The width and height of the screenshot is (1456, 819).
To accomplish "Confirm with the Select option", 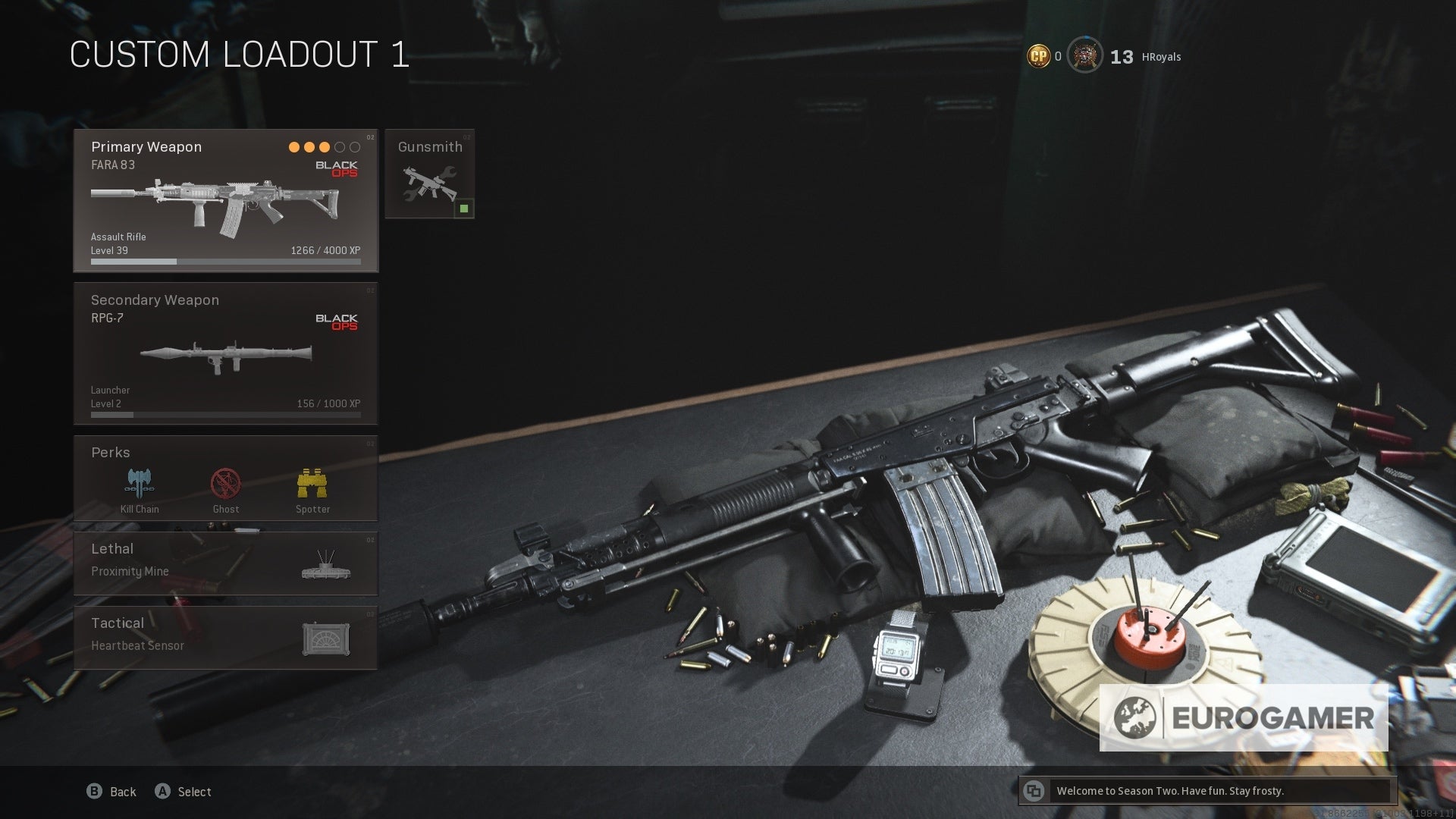I will point(184,792).
